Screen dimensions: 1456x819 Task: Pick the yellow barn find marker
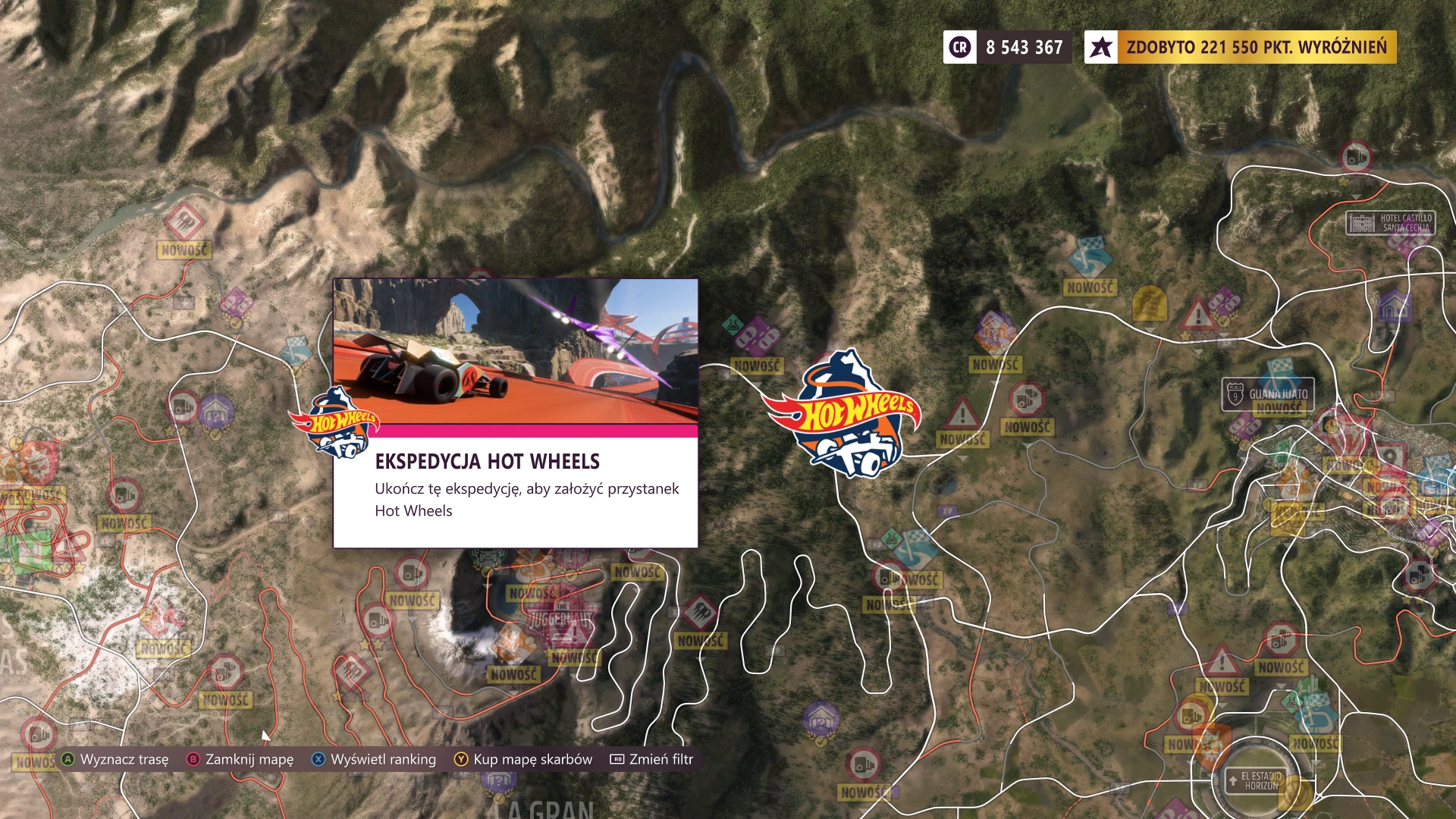pos(1149,305)
